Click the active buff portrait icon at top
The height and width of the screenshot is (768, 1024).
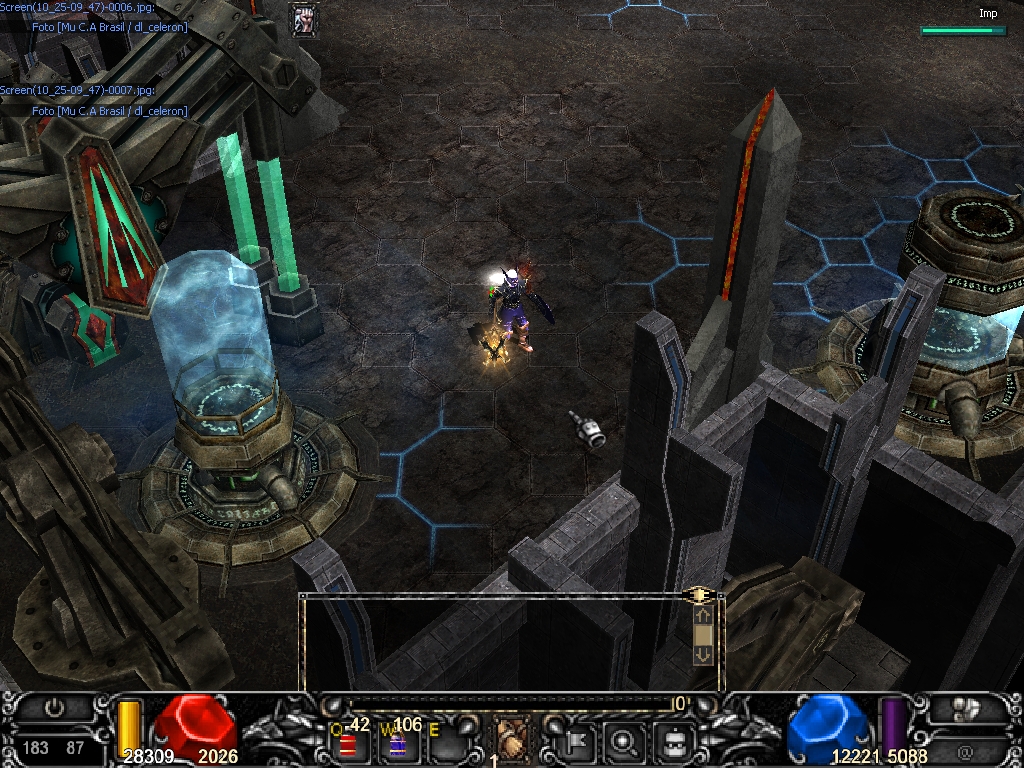point(304,19)
